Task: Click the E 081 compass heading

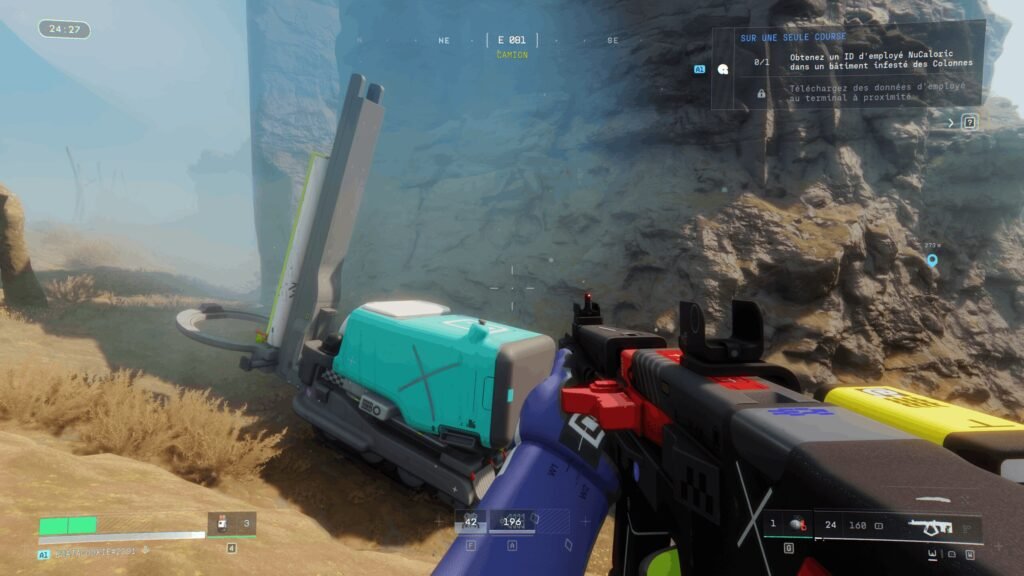Action: [x=511, y=40]
